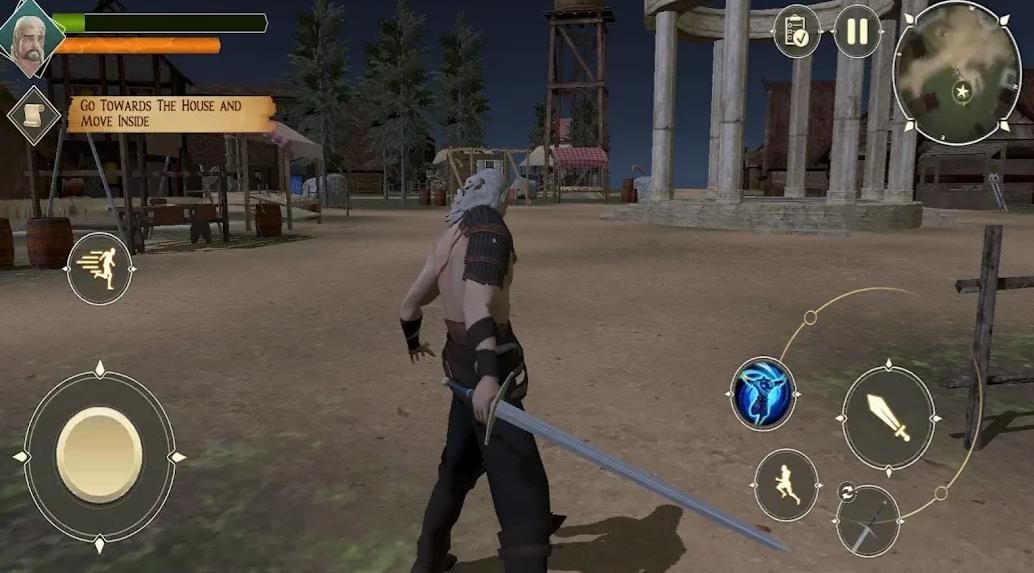This screenshot has width=1034, height=573.
Task: Attack using the sword button
Action: pos(888,416)
